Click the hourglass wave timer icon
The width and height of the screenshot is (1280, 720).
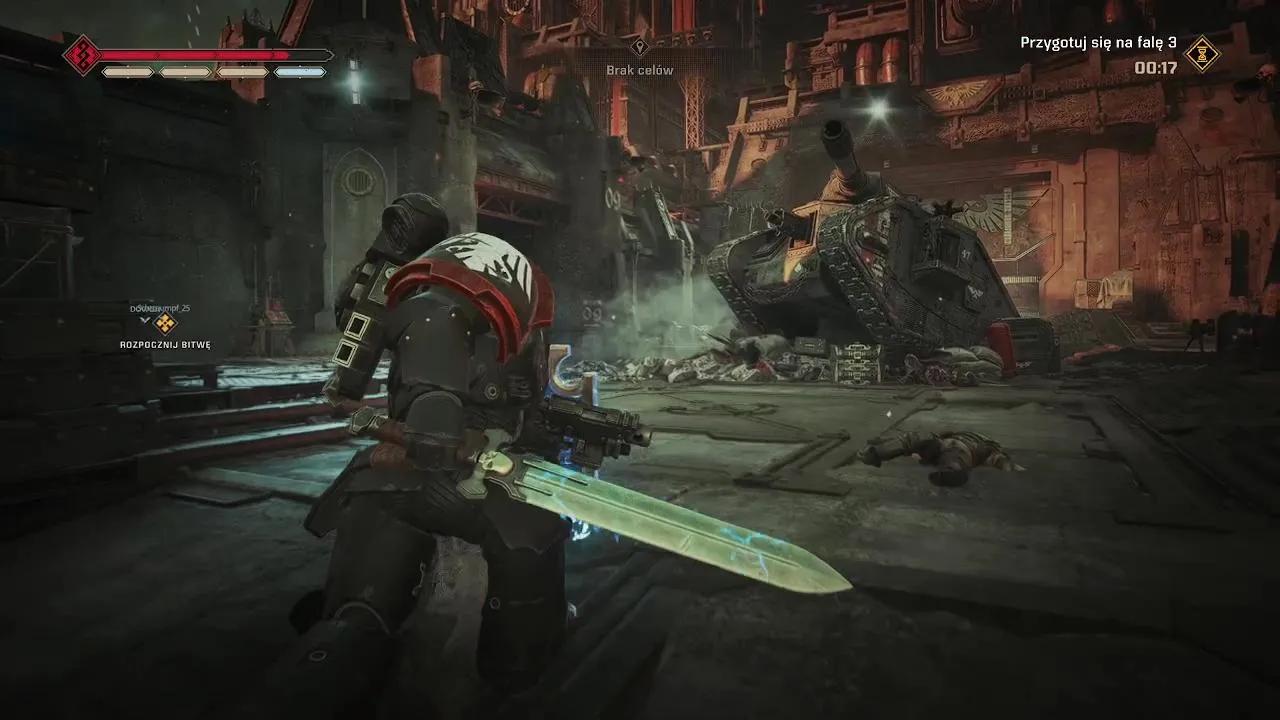click(1202, 54)
